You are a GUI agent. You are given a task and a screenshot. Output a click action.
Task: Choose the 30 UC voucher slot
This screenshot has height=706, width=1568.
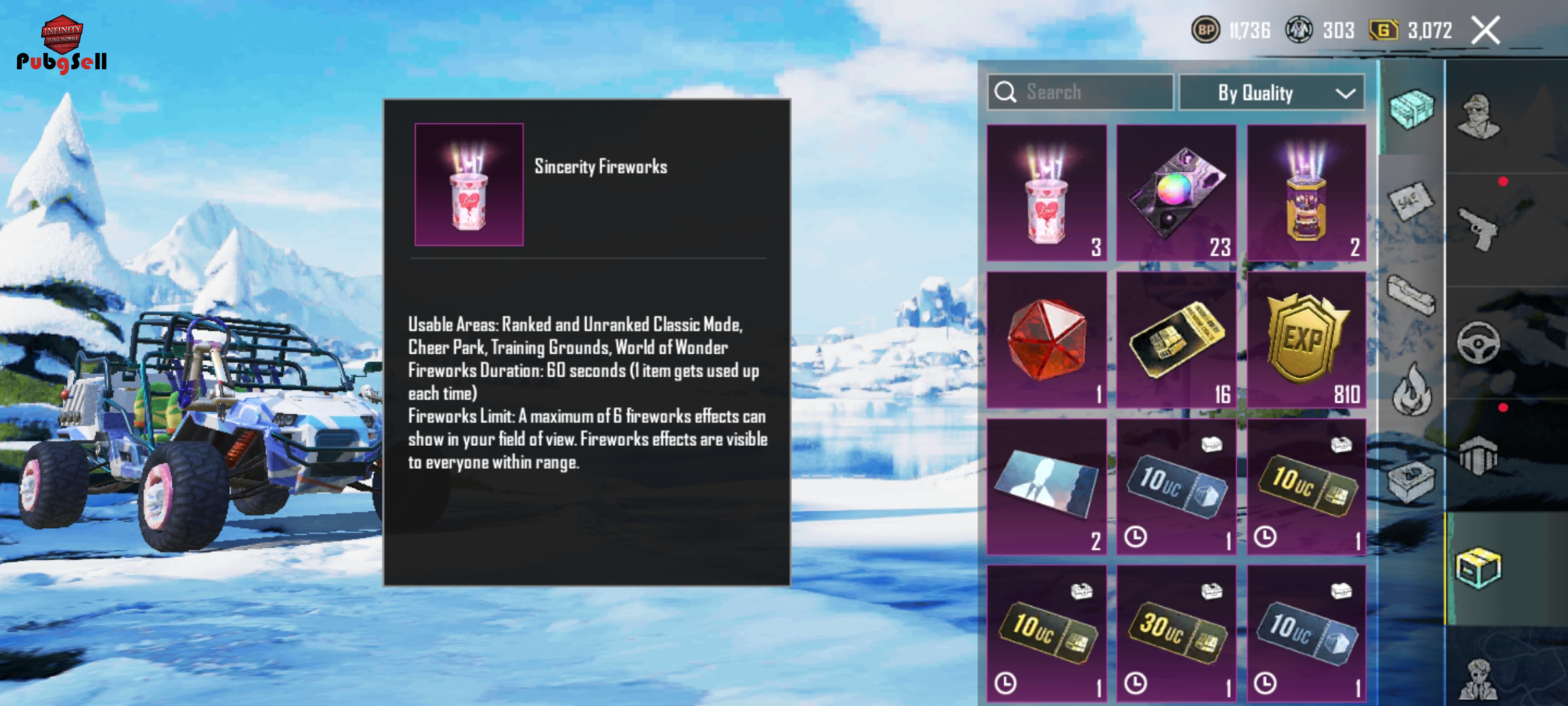[1176, 633]
